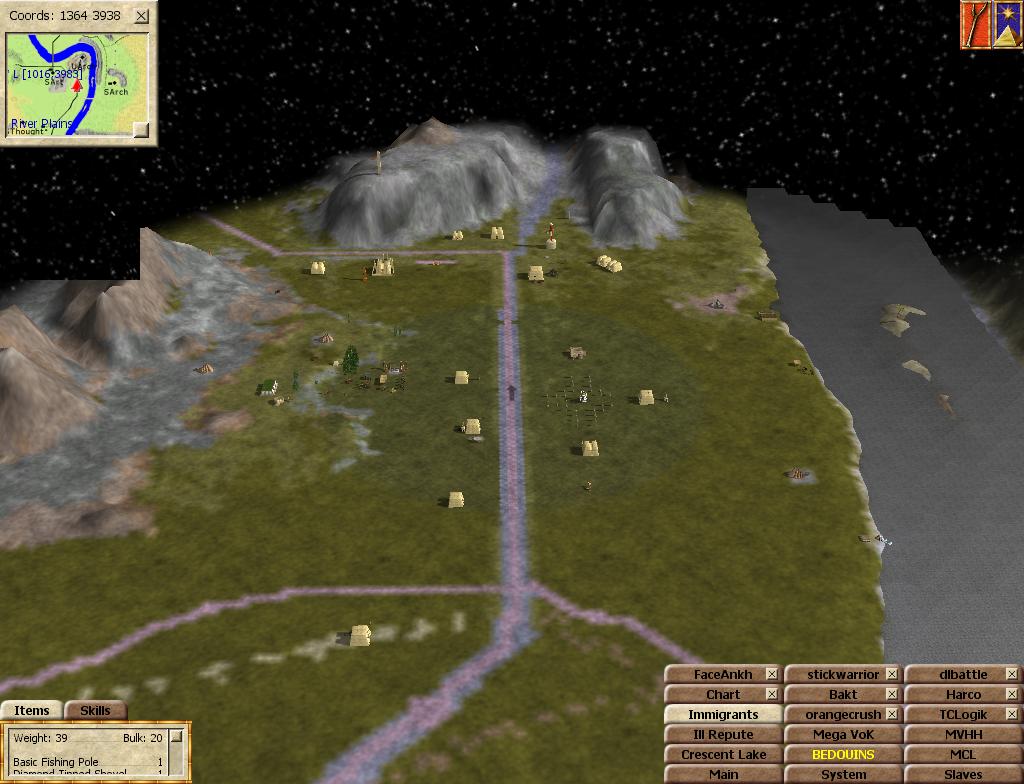1024x784 pixels.
Task: Select Basic Fishing Pole in inventory
Action: pyautogui.click(x=56, y=762)
